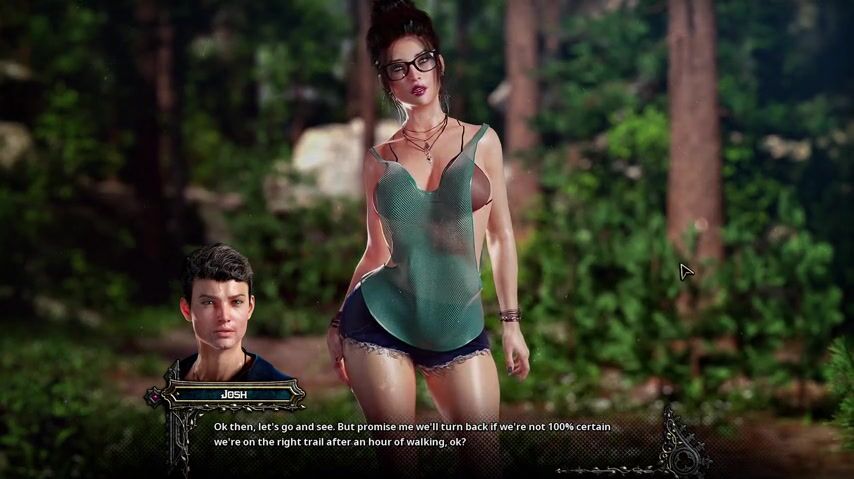854x479 pixels.
Task: Advance the dialogue by clicking Josh's text
Action: pyautogui.click(x=411, y=434)
